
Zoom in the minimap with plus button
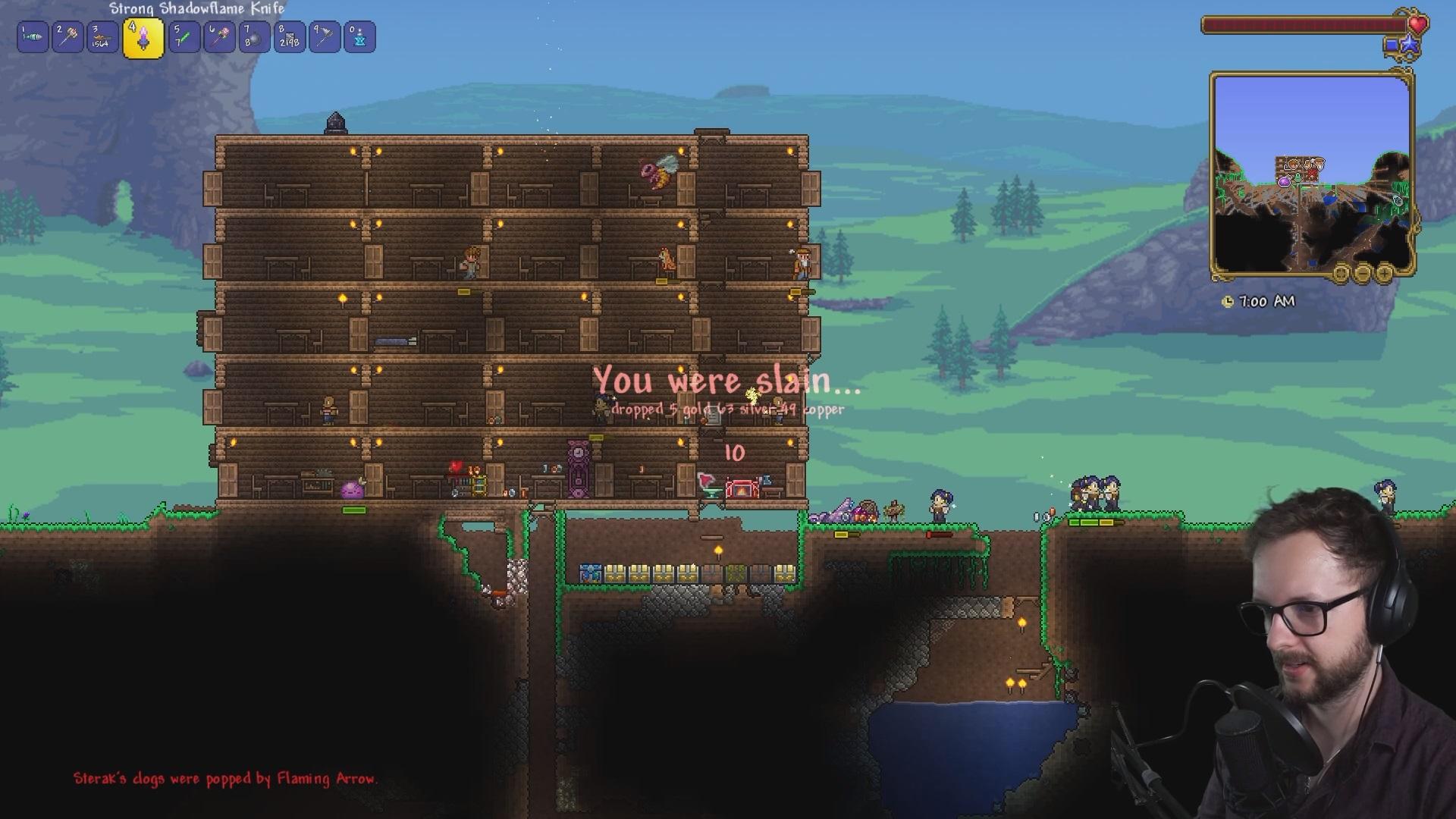pos(1384,273)
